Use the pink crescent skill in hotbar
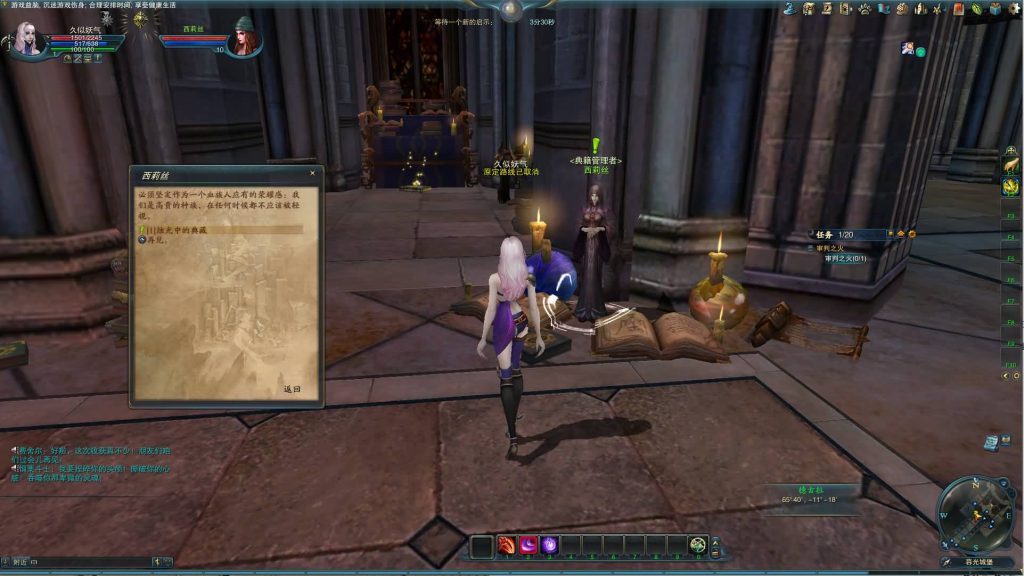Screen dimensions: 1024x576 pyautogui.click(x=529, y=545)
